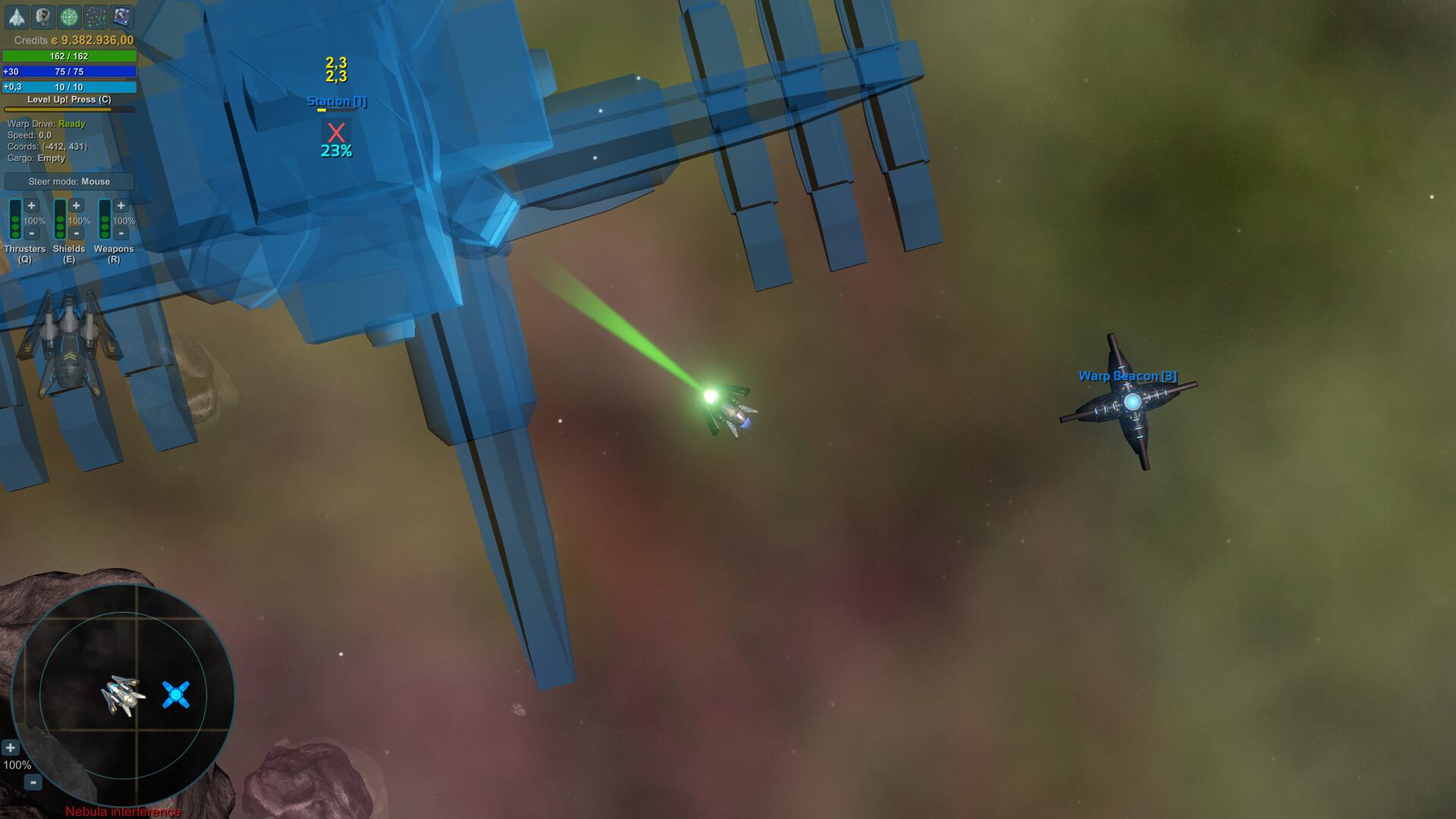The width and height of the screenshot is (1456, 819).
Task: Toggle Thrusters (Q) power indicator
Action: pyautogui.click(x=15, y=220)
